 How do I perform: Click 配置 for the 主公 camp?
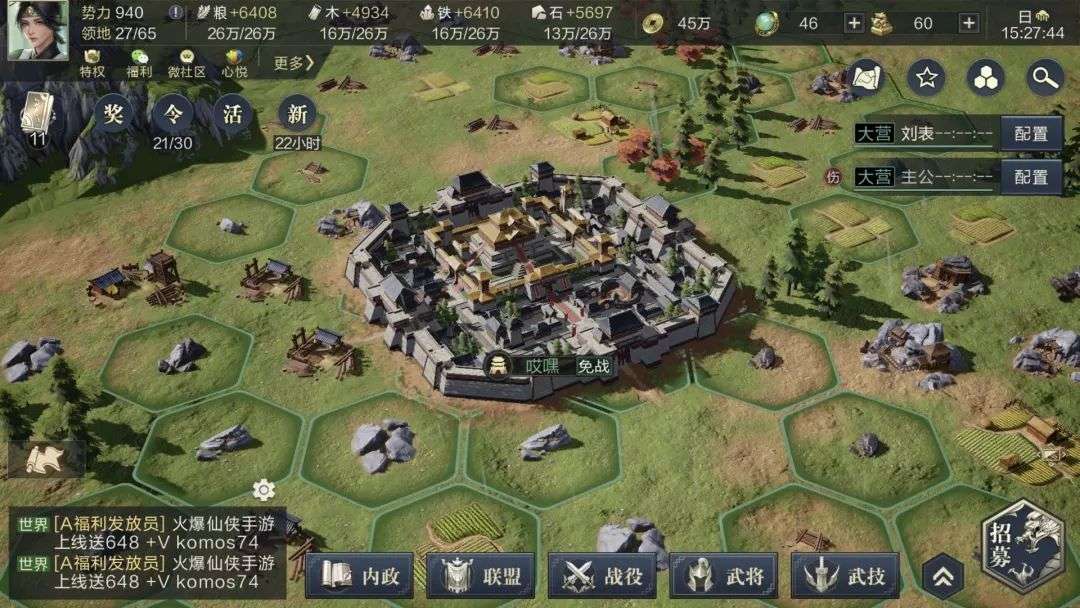tap(1030, 177)
